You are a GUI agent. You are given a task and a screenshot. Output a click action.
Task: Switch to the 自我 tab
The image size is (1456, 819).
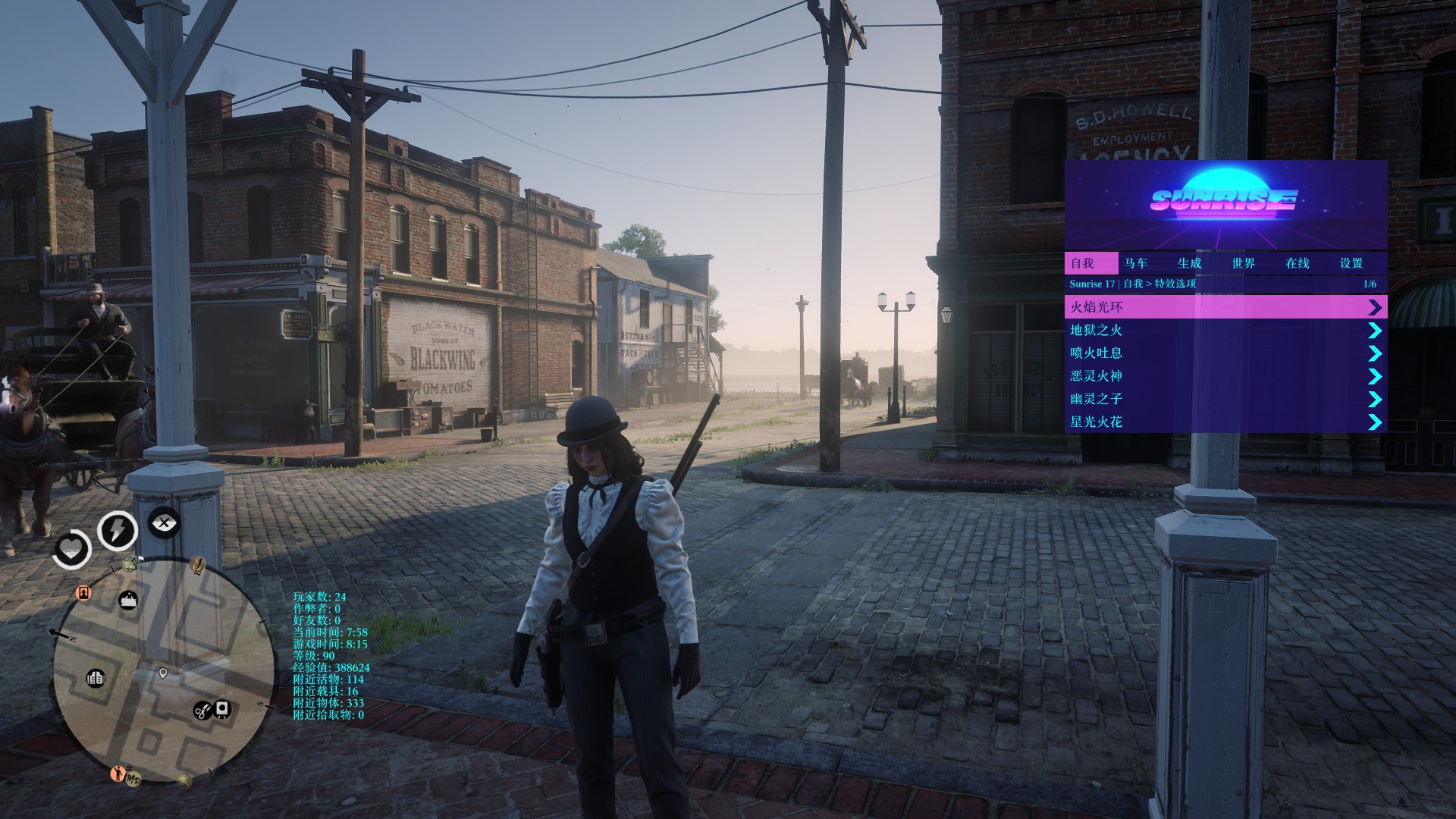pos(1082,263)
